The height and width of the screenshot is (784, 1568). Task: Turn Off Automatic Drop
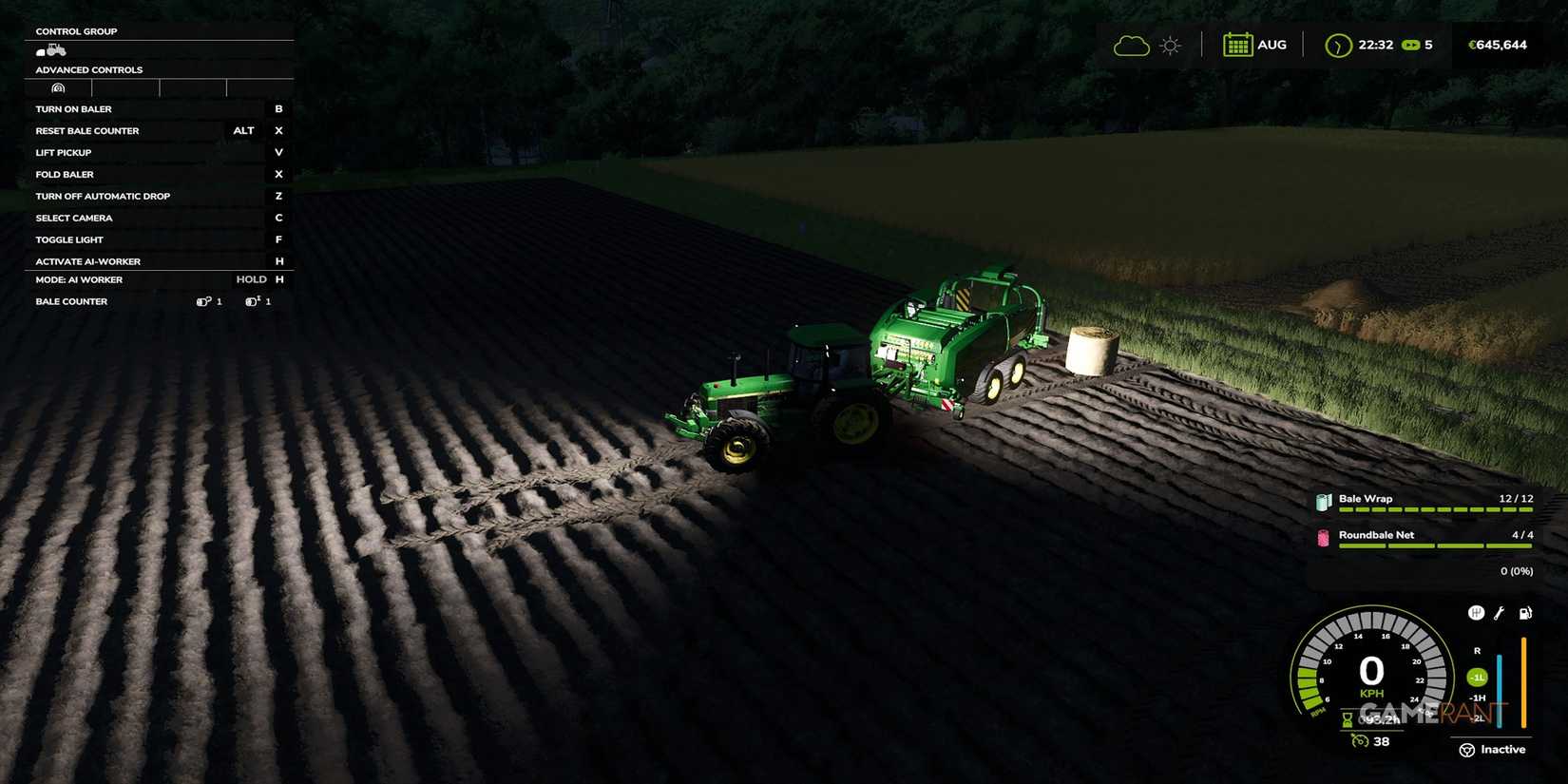coord(104,196)
